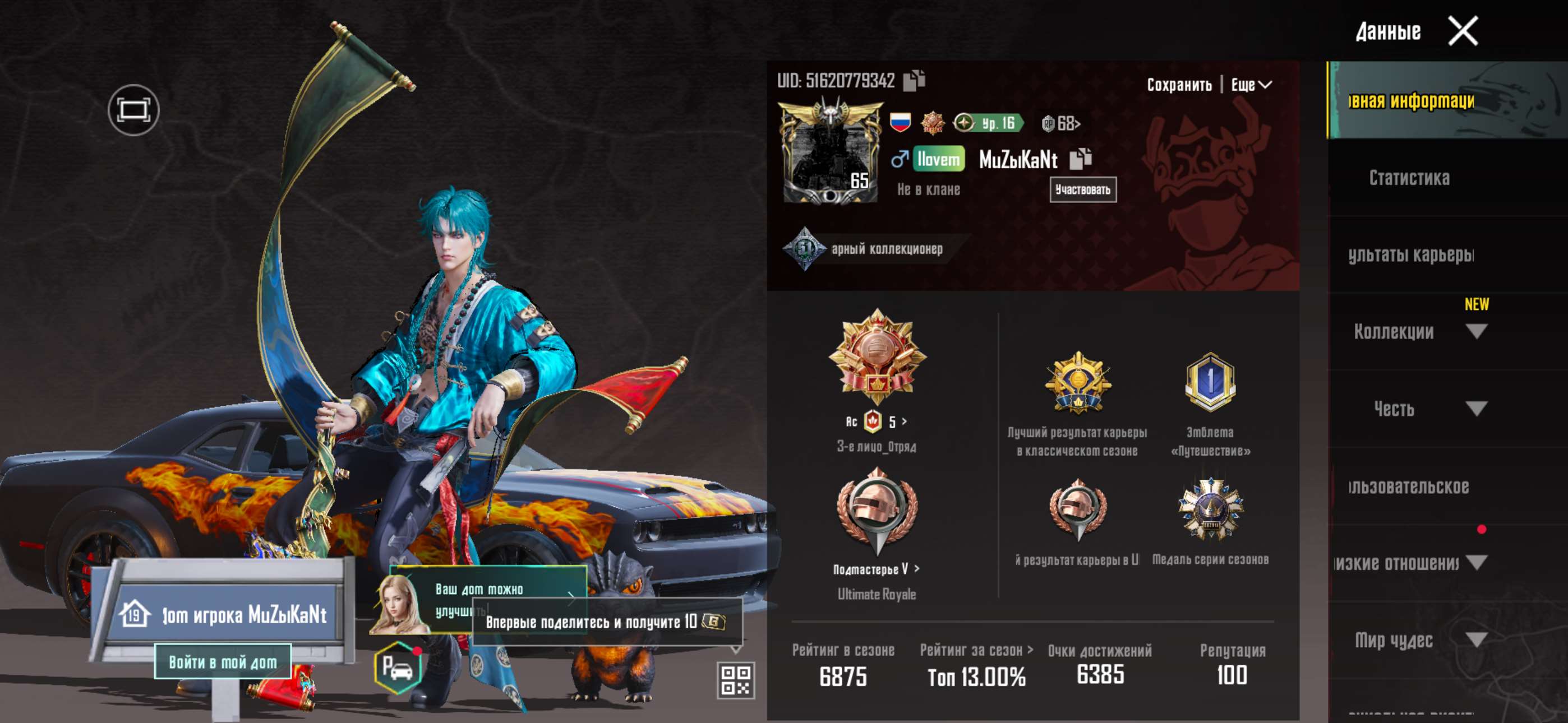Open the avatar frame portrait

tap(830, 154)
